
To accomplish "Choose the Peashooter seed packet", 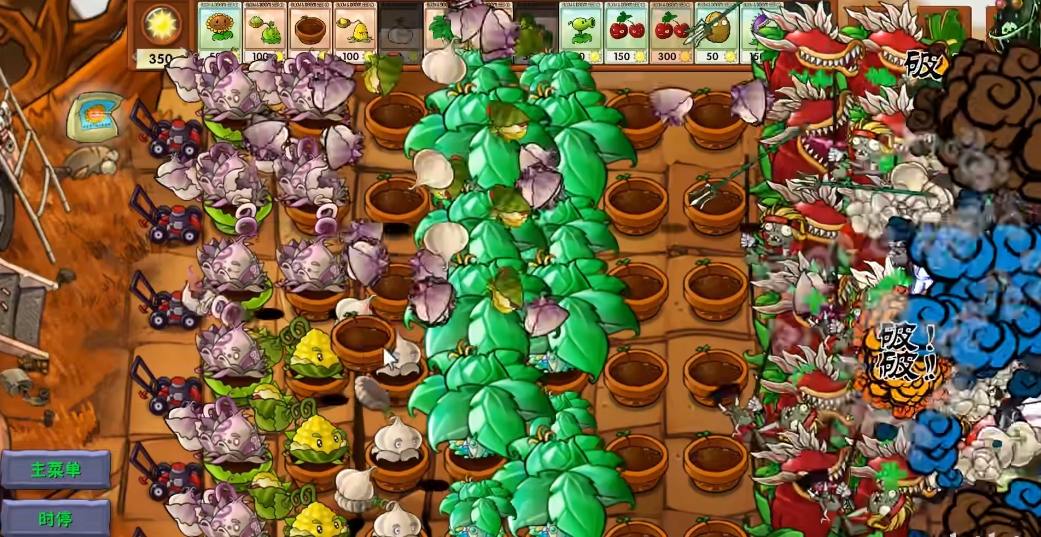I will coord(579,29).
